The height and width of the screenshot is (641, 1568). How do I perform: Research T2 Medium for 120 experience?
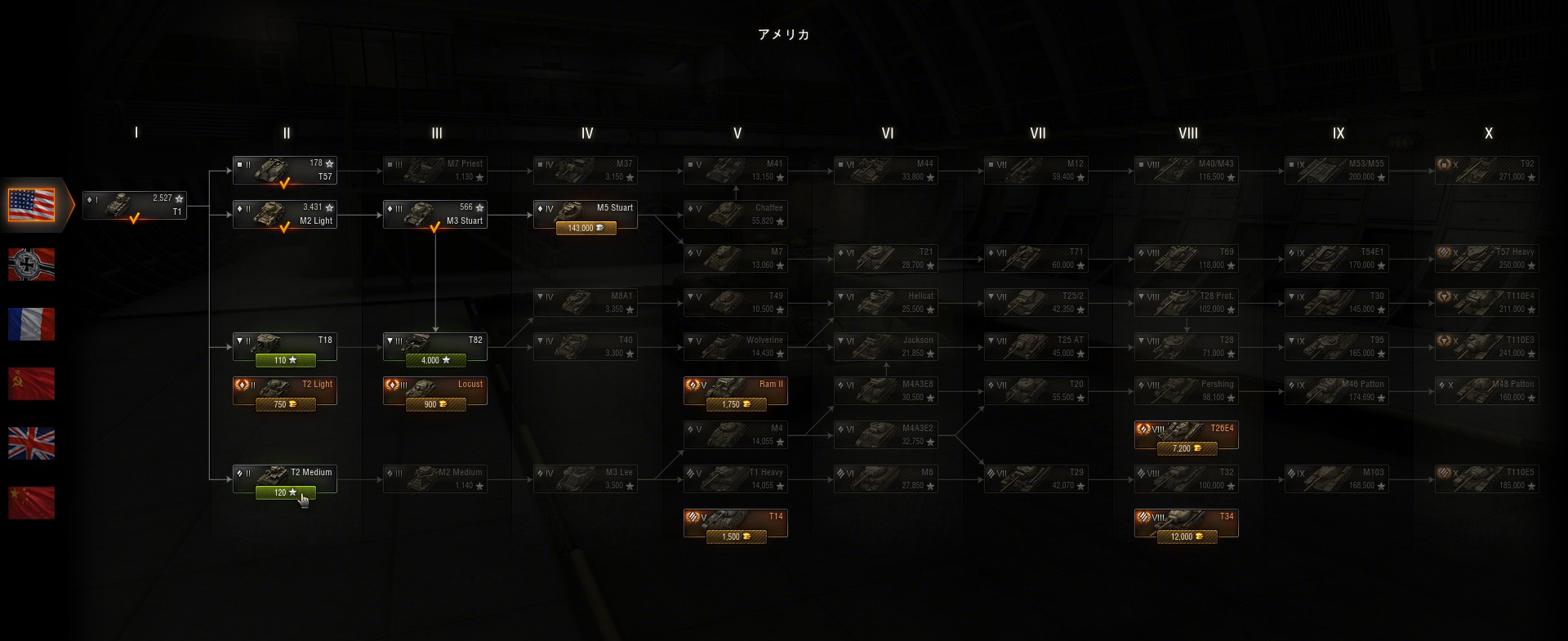[285, 492]
